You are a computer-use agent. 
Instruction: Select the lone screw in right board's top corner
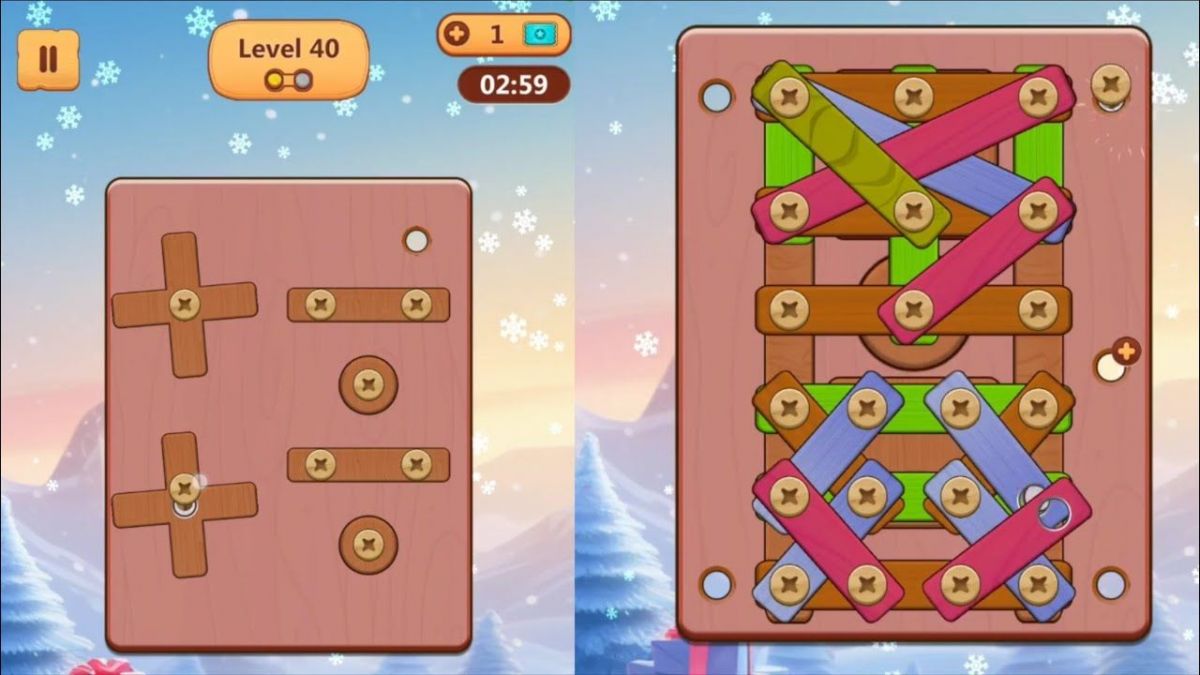pyautogui.click(x=1110, y=83)
